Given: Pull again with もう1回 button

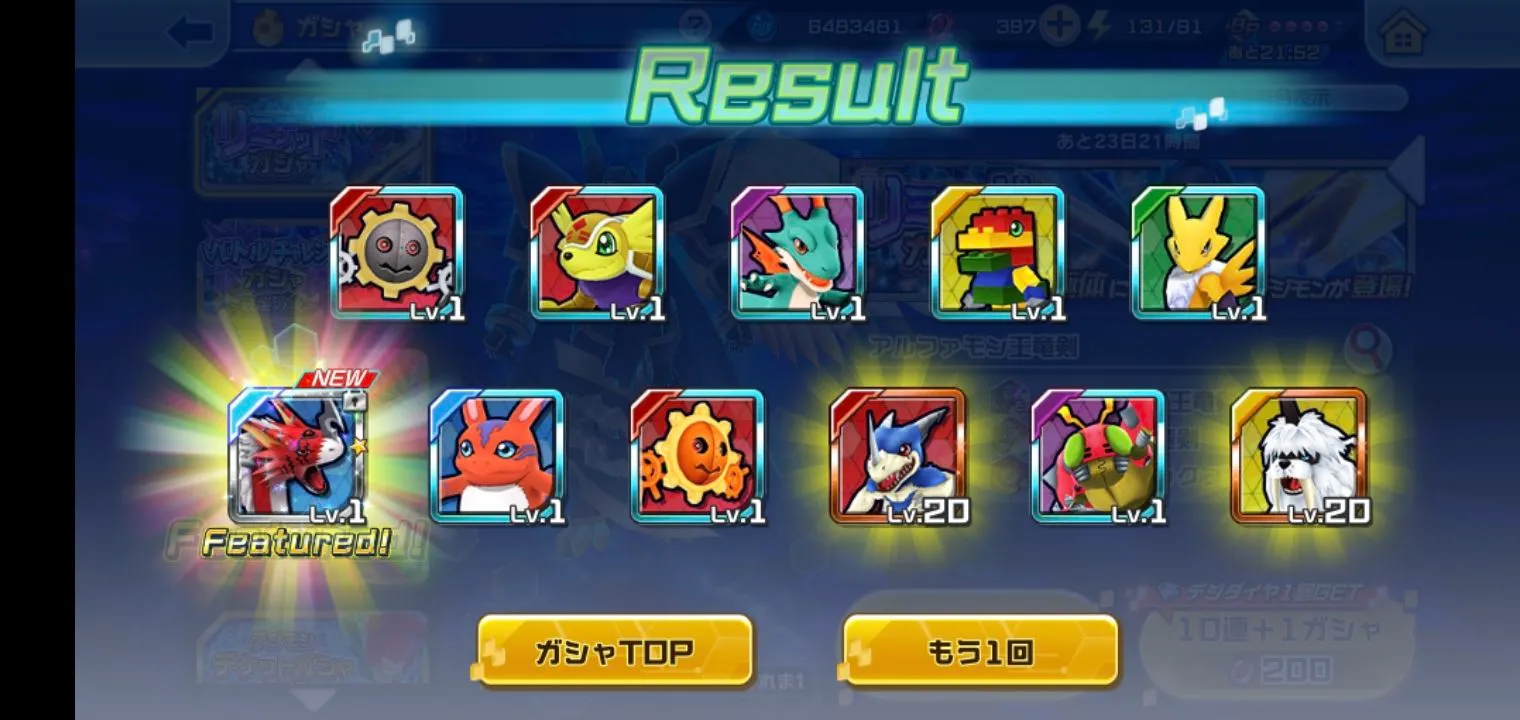Looking at the screenshot, I should (x=980, y=651).
